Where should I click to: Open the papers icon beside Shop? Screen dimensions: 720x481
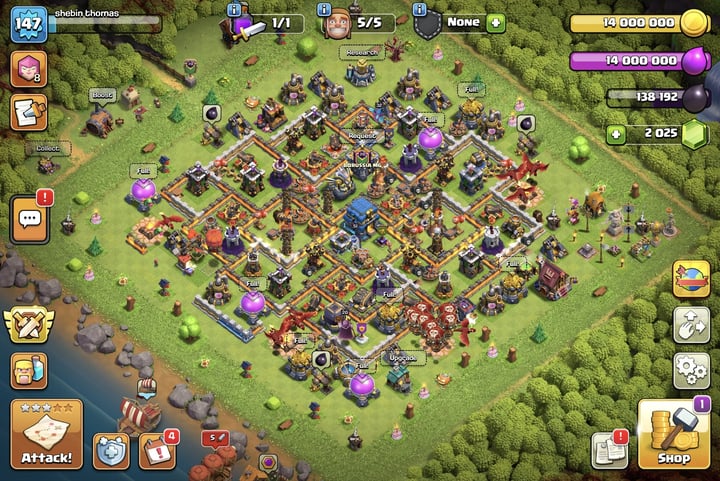(x=608, y=451)
